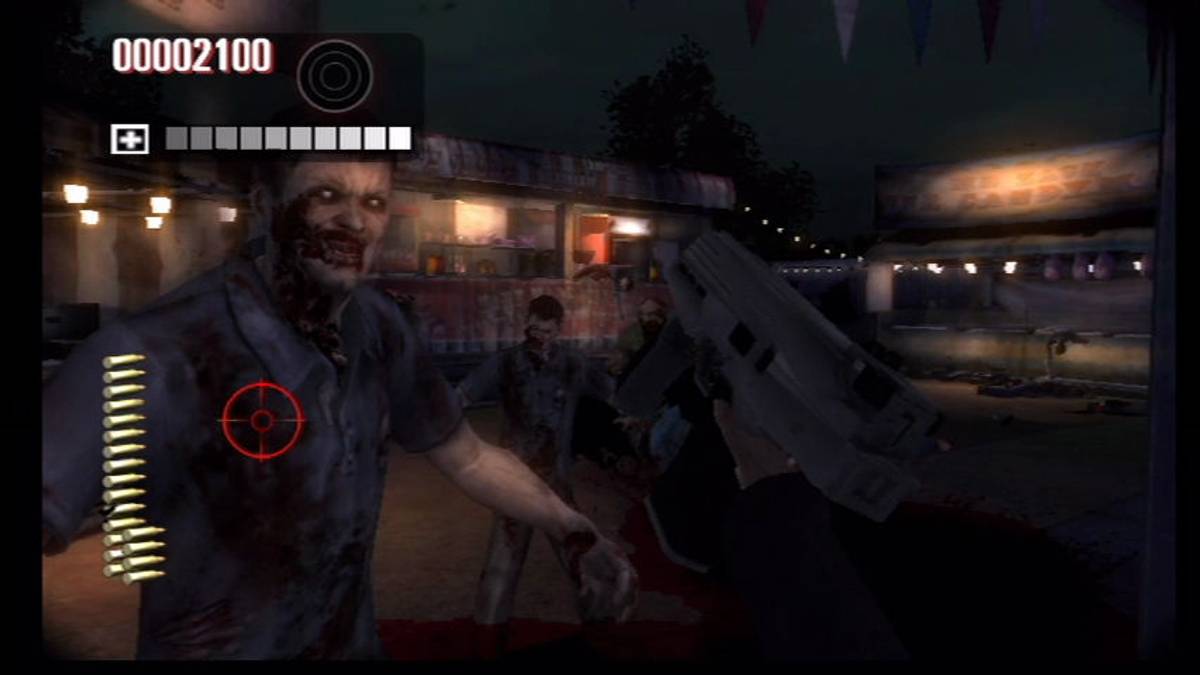The image size is (1200, 675).
Task: Select the white plus health icon
Action: pyautogui.click(x=130, y=139)
